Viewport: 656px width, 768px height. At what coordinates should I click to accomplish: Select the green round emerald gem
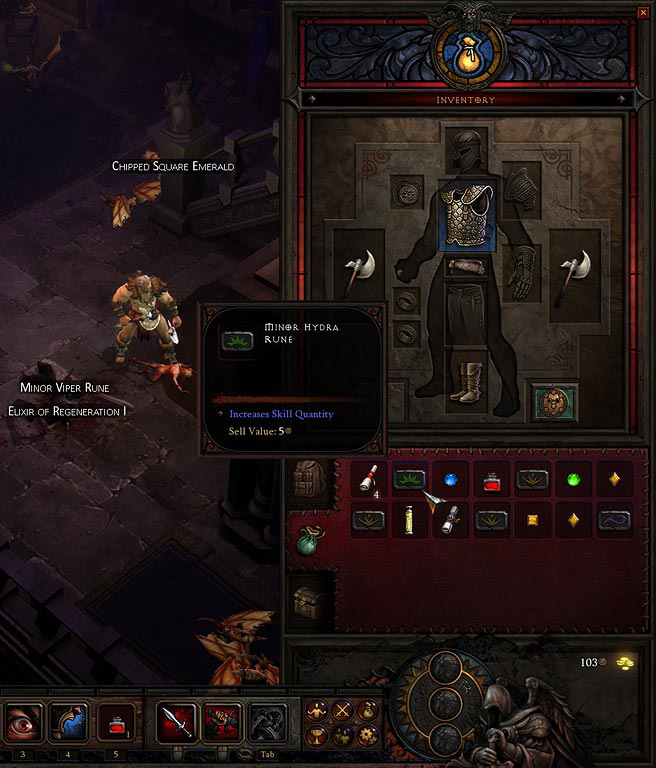click(x=573, y=481)
